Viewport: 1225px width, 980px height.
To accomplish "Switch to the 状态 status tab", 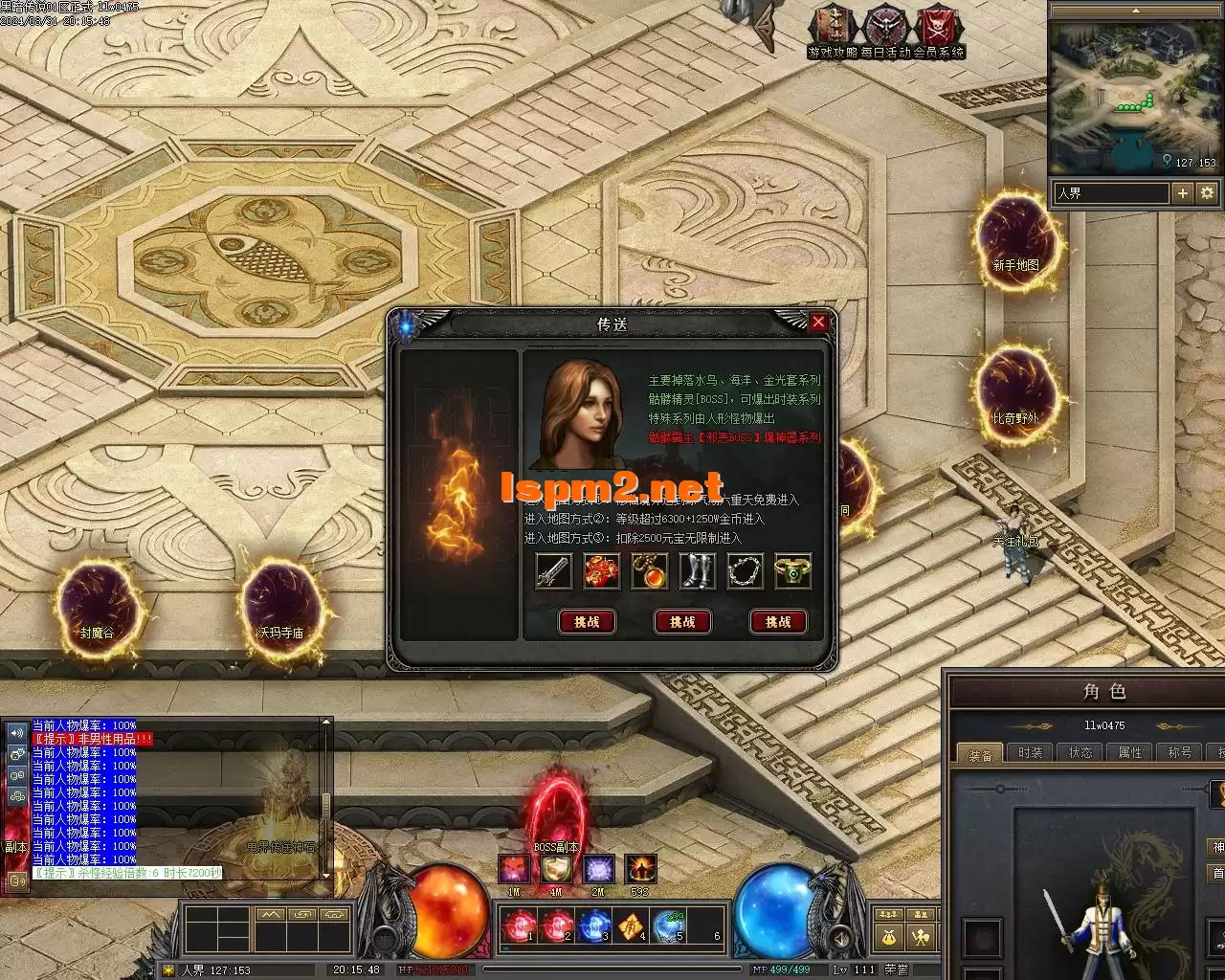I will click(x=1080, y=753).
